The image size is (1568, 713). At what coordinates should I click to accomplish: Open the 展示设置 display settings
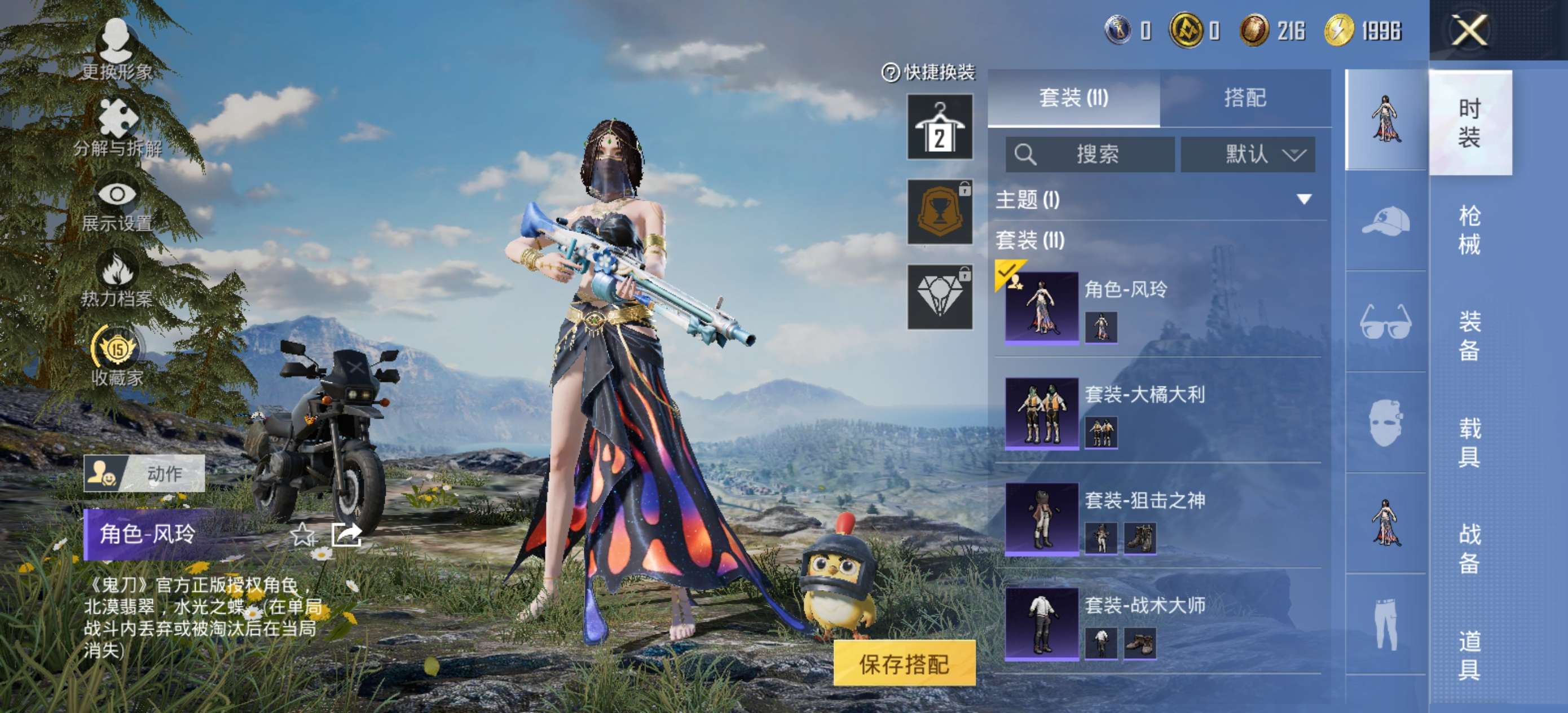pyautogui.click(x=118, y=210)
